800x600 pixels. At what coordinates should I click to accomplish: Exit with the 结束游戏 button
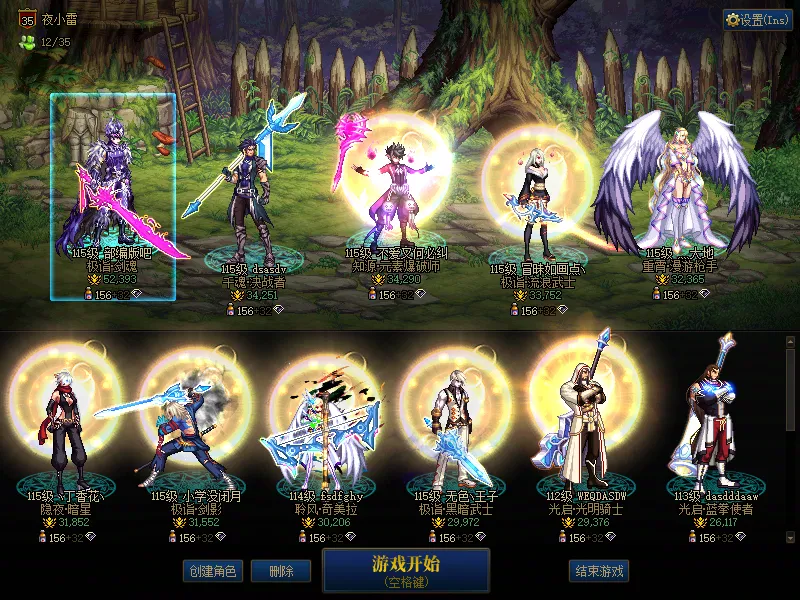tap(599, 571)
